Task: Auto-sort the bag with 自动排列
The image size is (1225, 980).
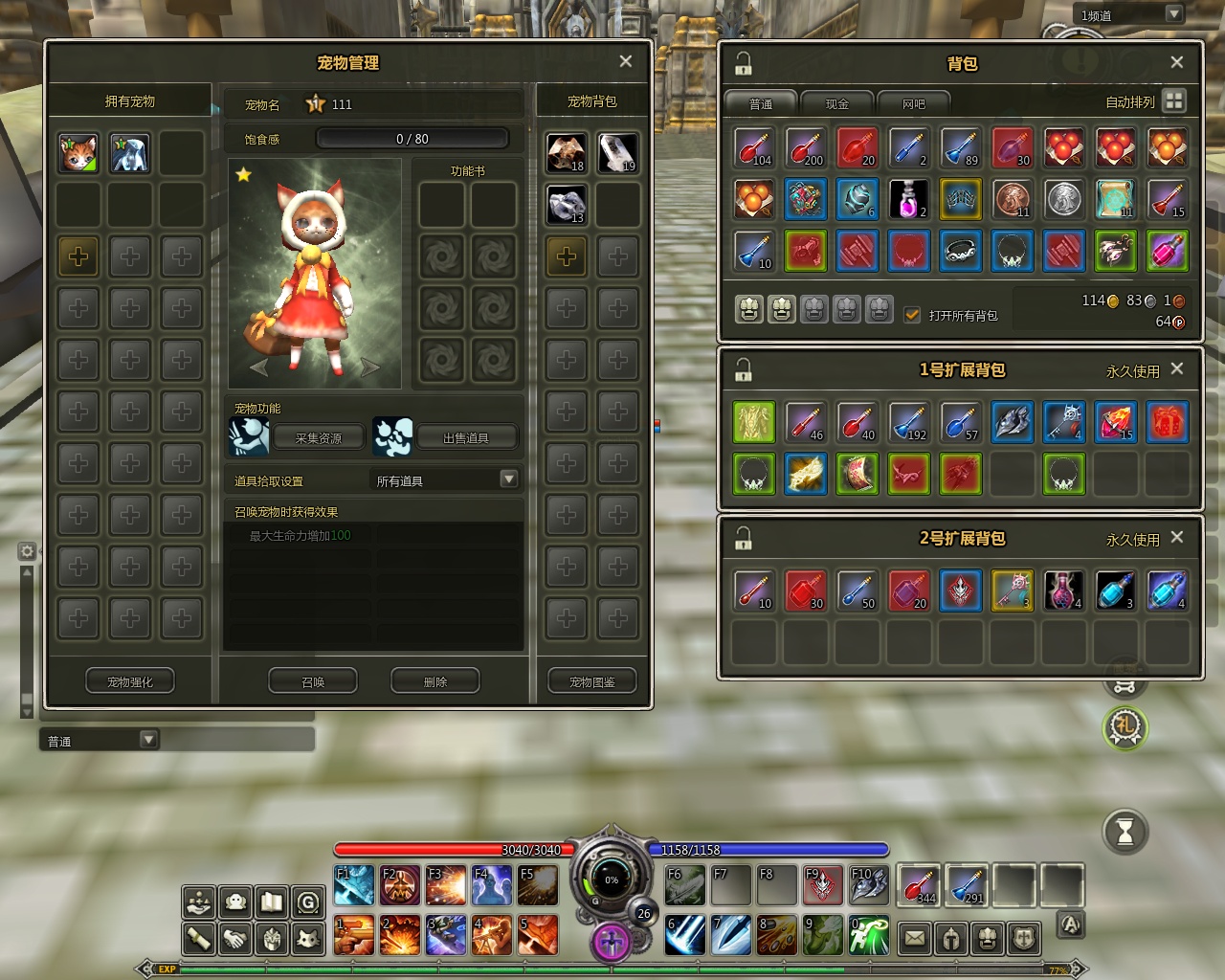Action: (1174, 100)
